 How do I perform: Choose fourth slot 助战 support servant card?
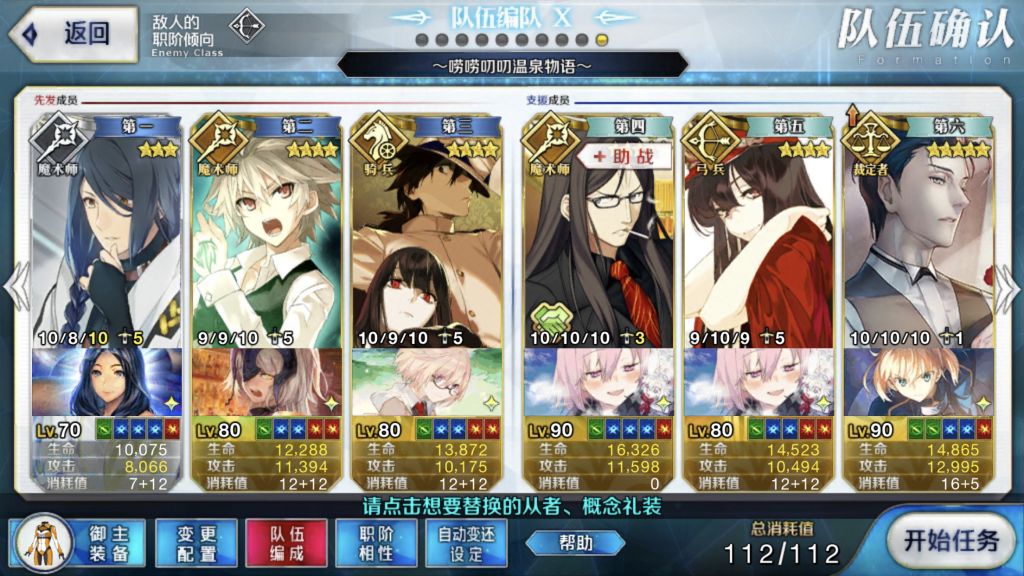[x=598, y=230]
